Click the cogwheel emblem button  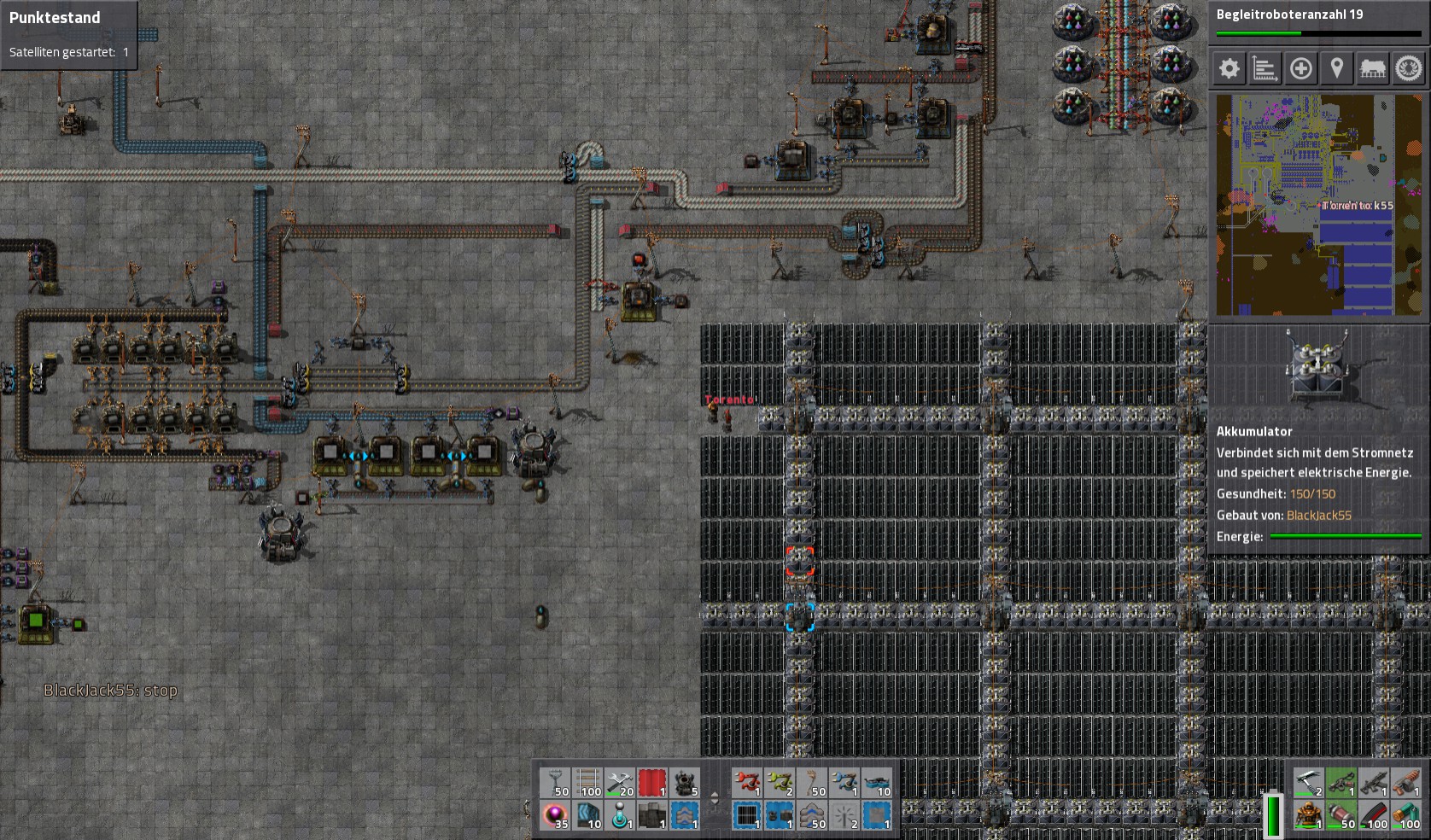(1409, 68)
